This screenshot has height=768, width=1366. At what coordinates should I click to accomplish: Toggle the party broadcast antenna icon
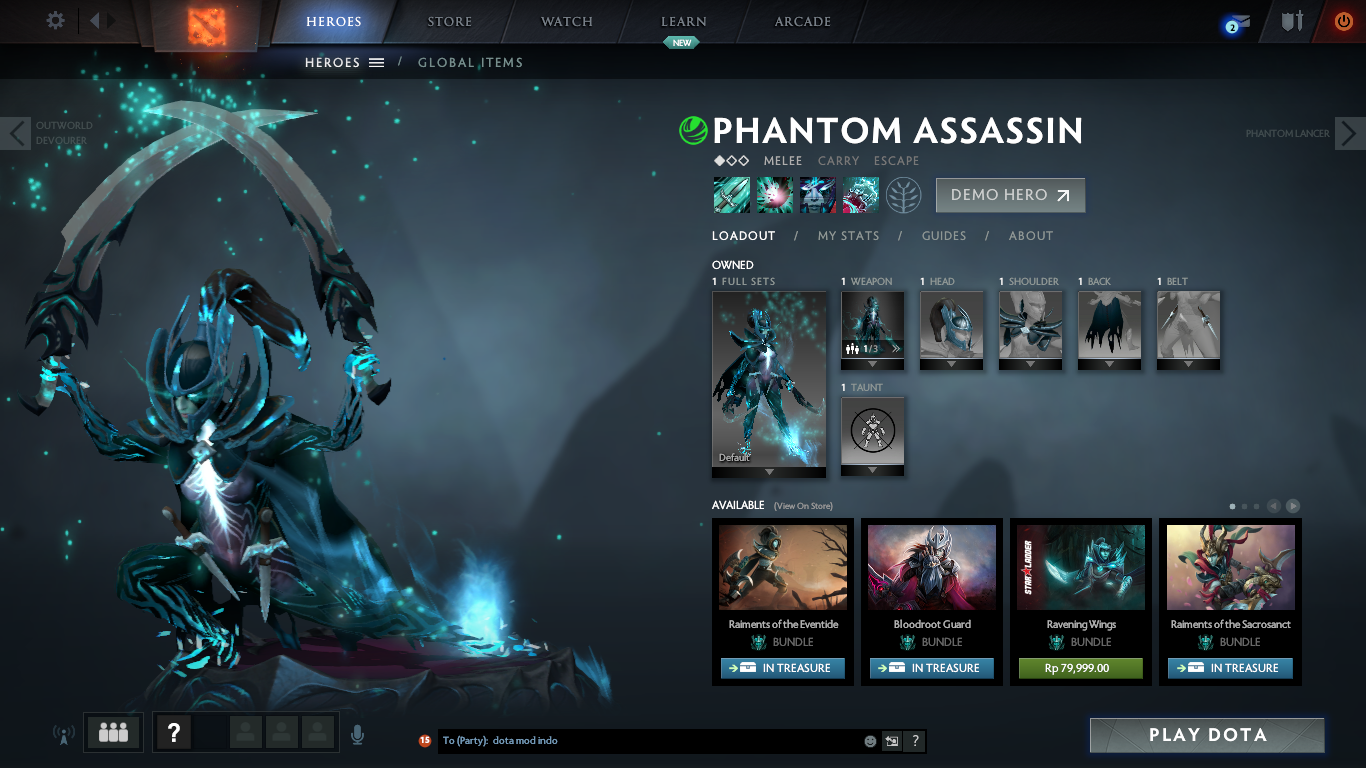click(x=63, y=732)
